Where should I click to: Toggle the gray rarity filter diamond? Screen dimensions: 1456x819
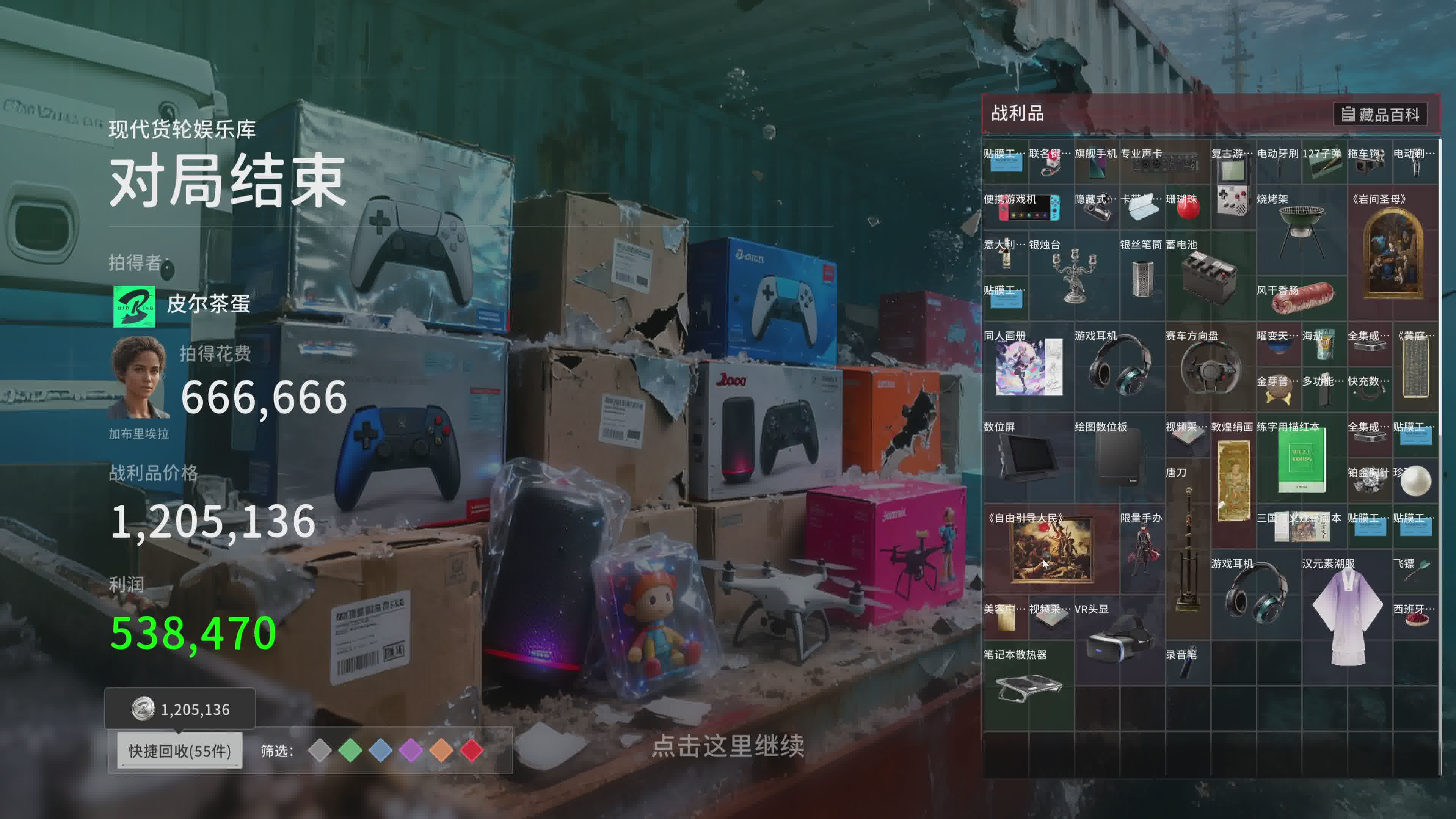[x=320, y=751]
